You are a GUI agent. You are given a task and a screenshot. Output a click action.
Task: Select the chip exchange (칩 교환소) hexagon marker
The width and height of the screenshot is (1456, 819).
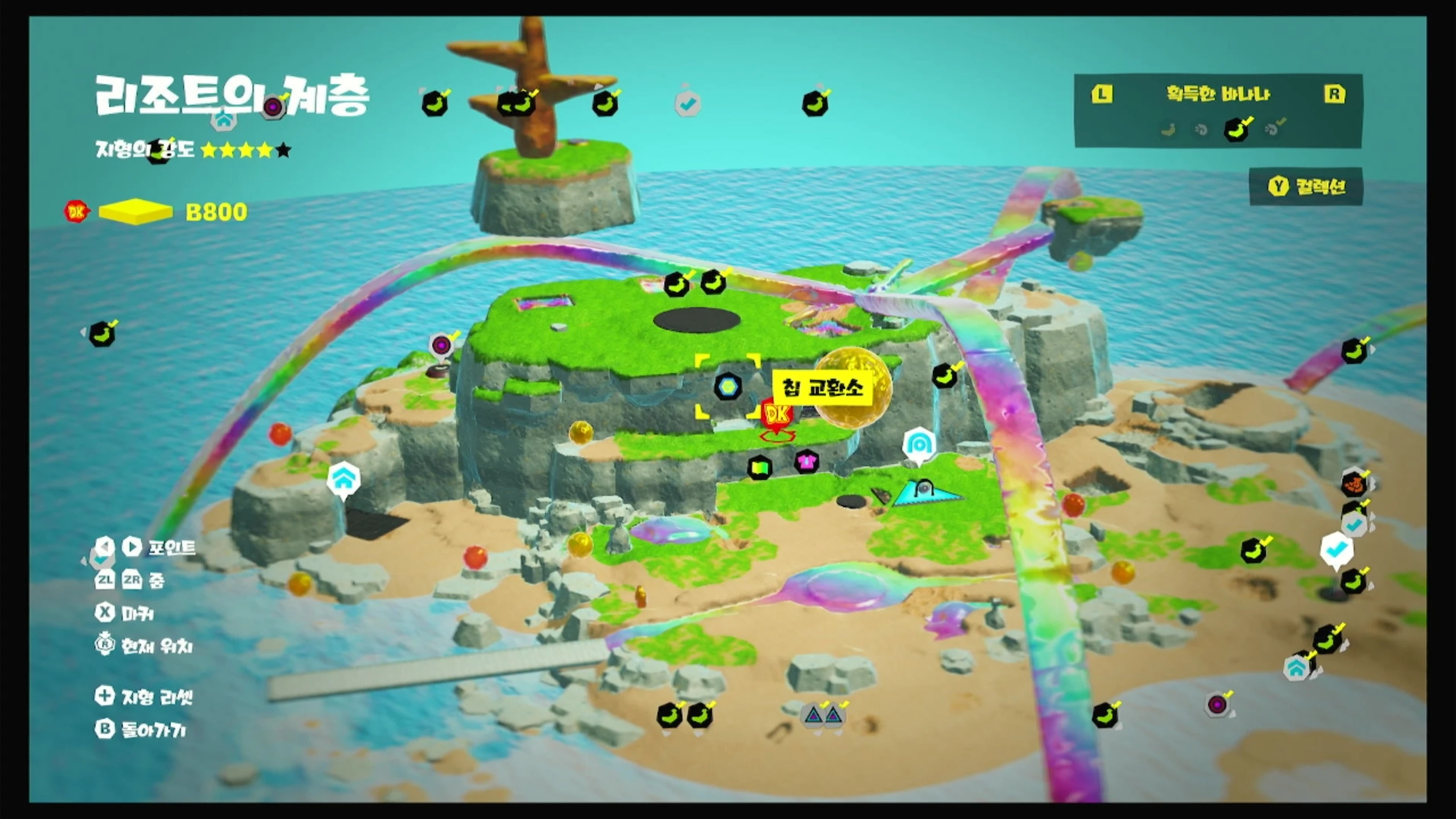727,387
